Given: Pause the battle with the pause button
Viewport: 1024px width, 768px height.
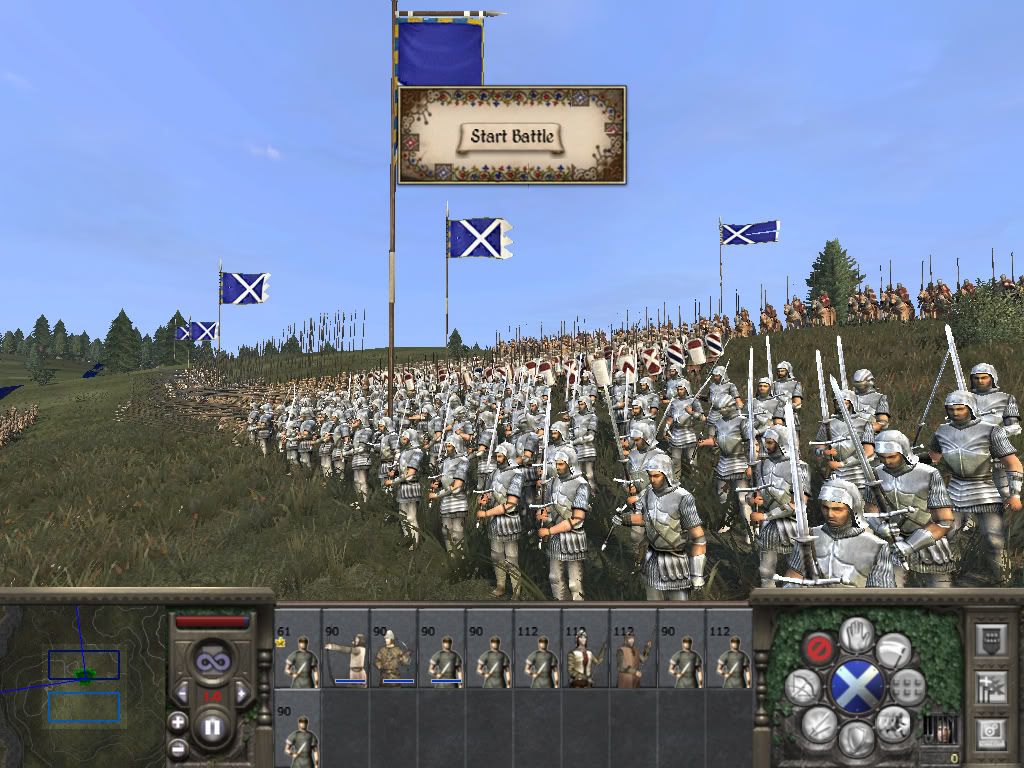Looking at the screenshot, I should pos(211,727).
